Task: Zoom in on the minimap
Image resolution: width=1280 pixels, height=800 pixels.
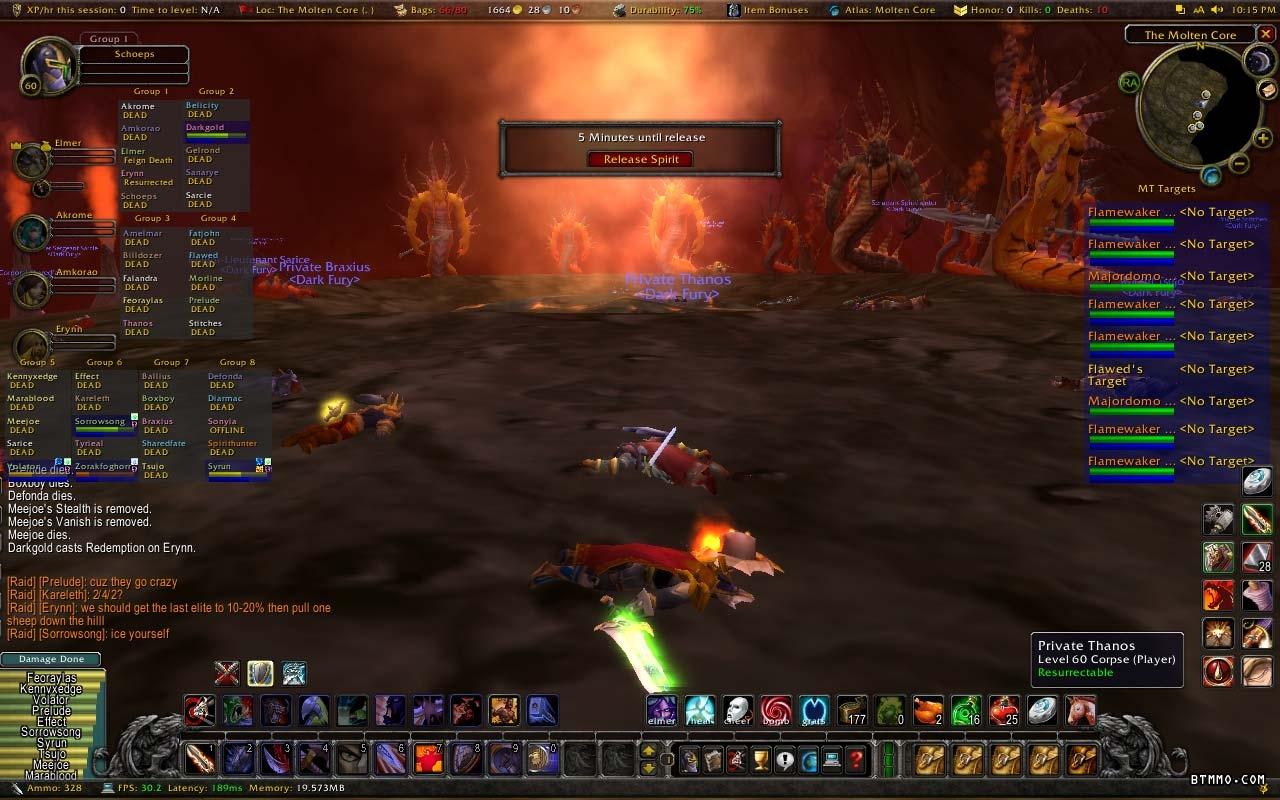Action: [1263, 138]
